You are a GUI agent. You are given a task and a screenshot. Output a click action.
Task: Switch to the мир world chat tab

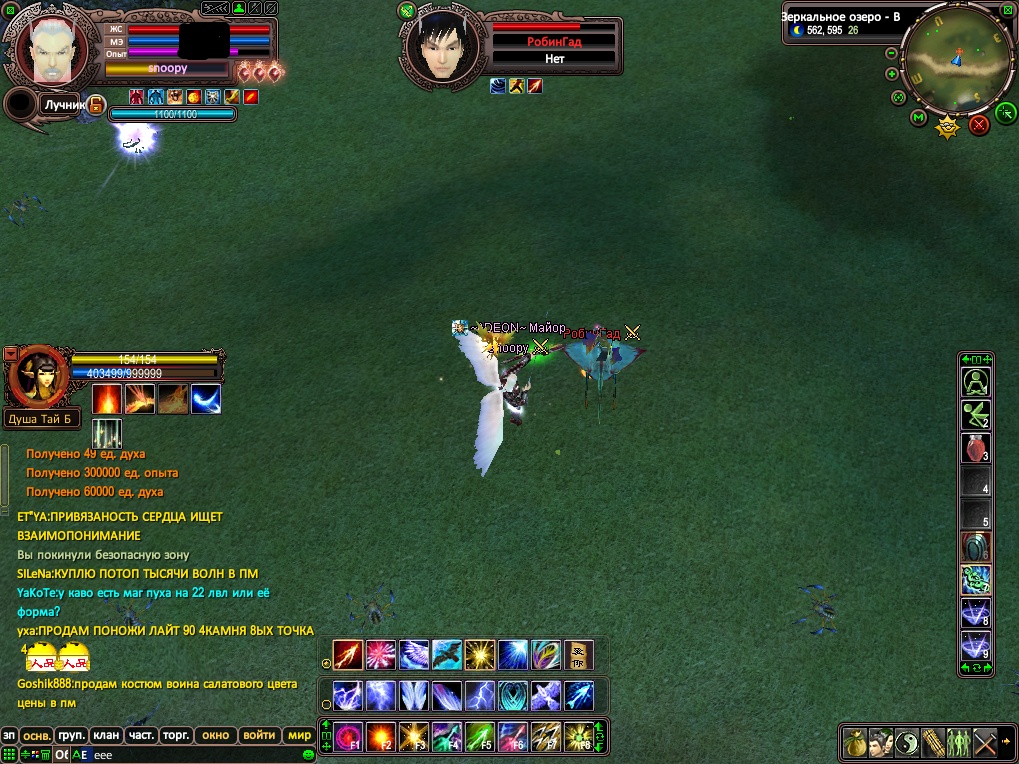[x=299, y=735]
